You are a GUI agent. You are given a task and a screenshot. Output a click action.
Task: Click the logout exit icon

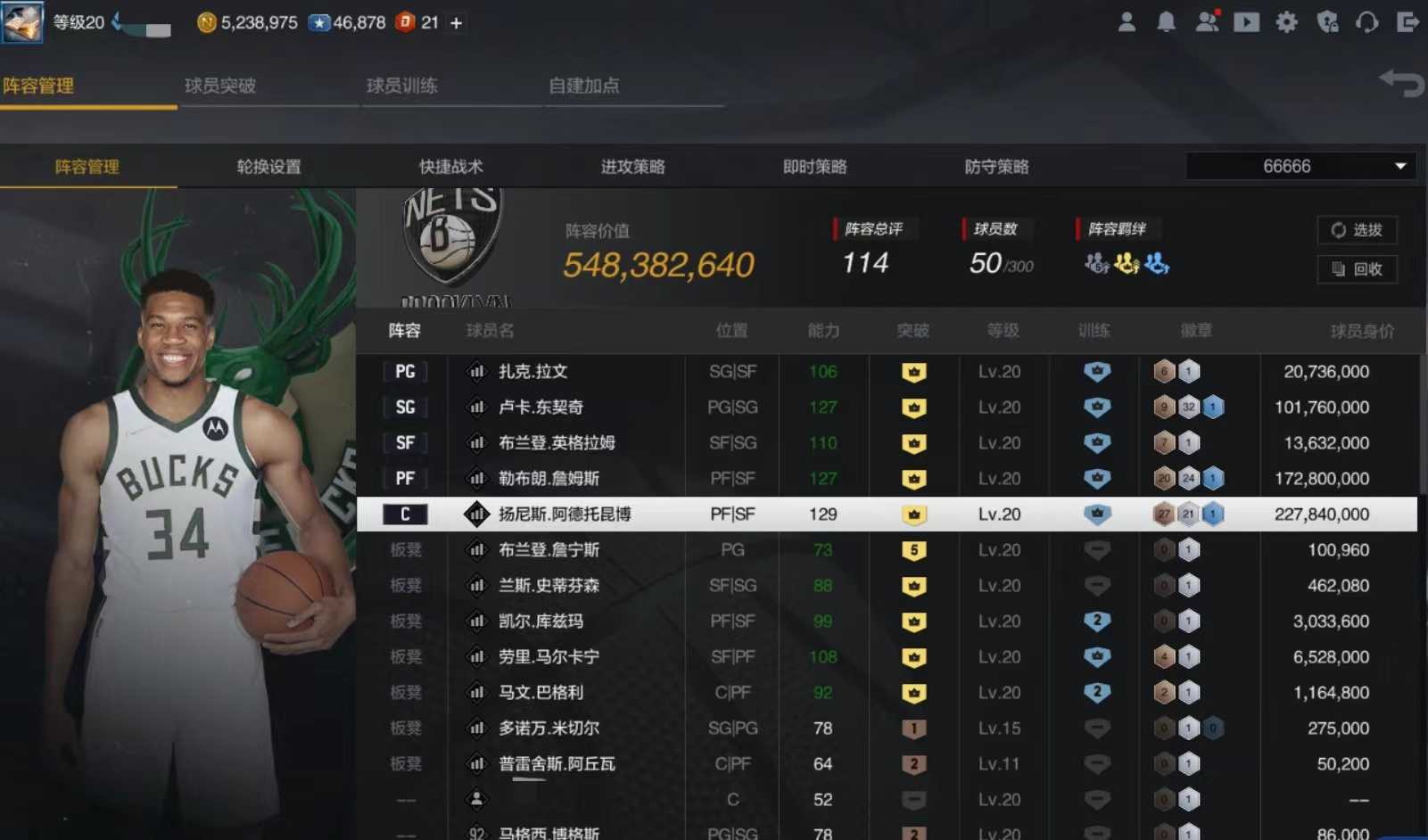(1409, 22)
